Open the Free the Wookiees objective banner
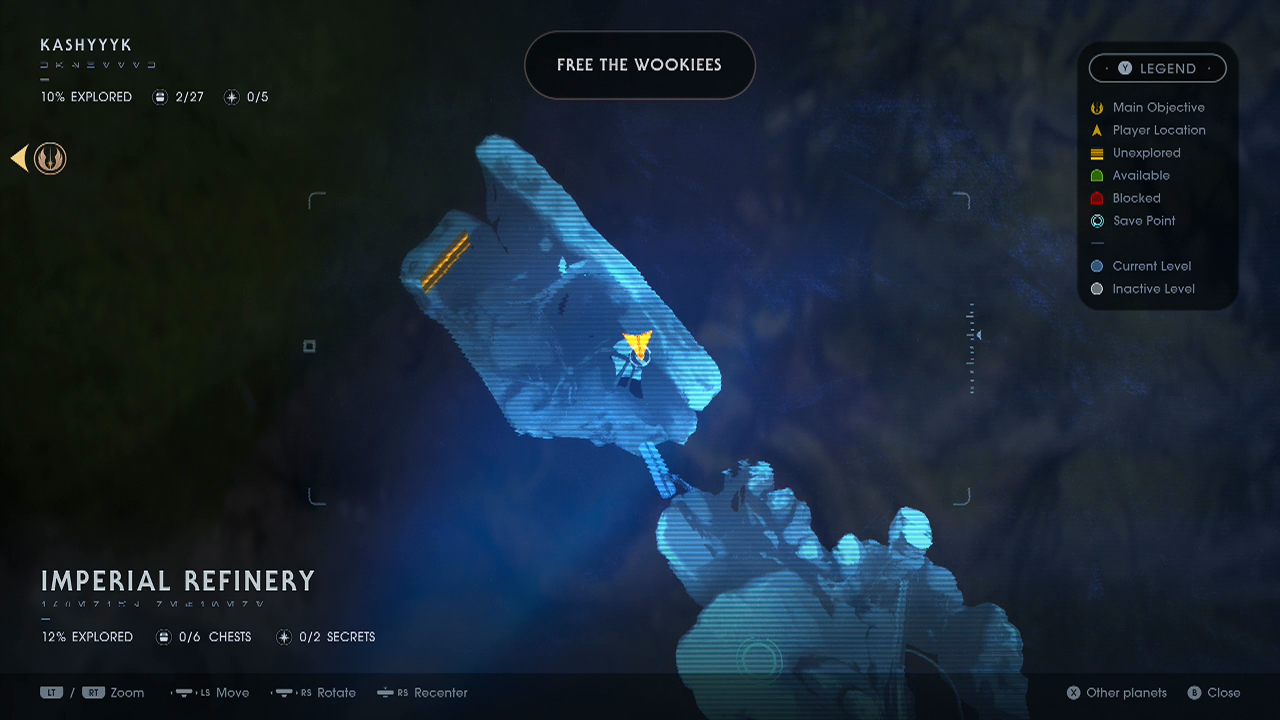 click(640, 65)
